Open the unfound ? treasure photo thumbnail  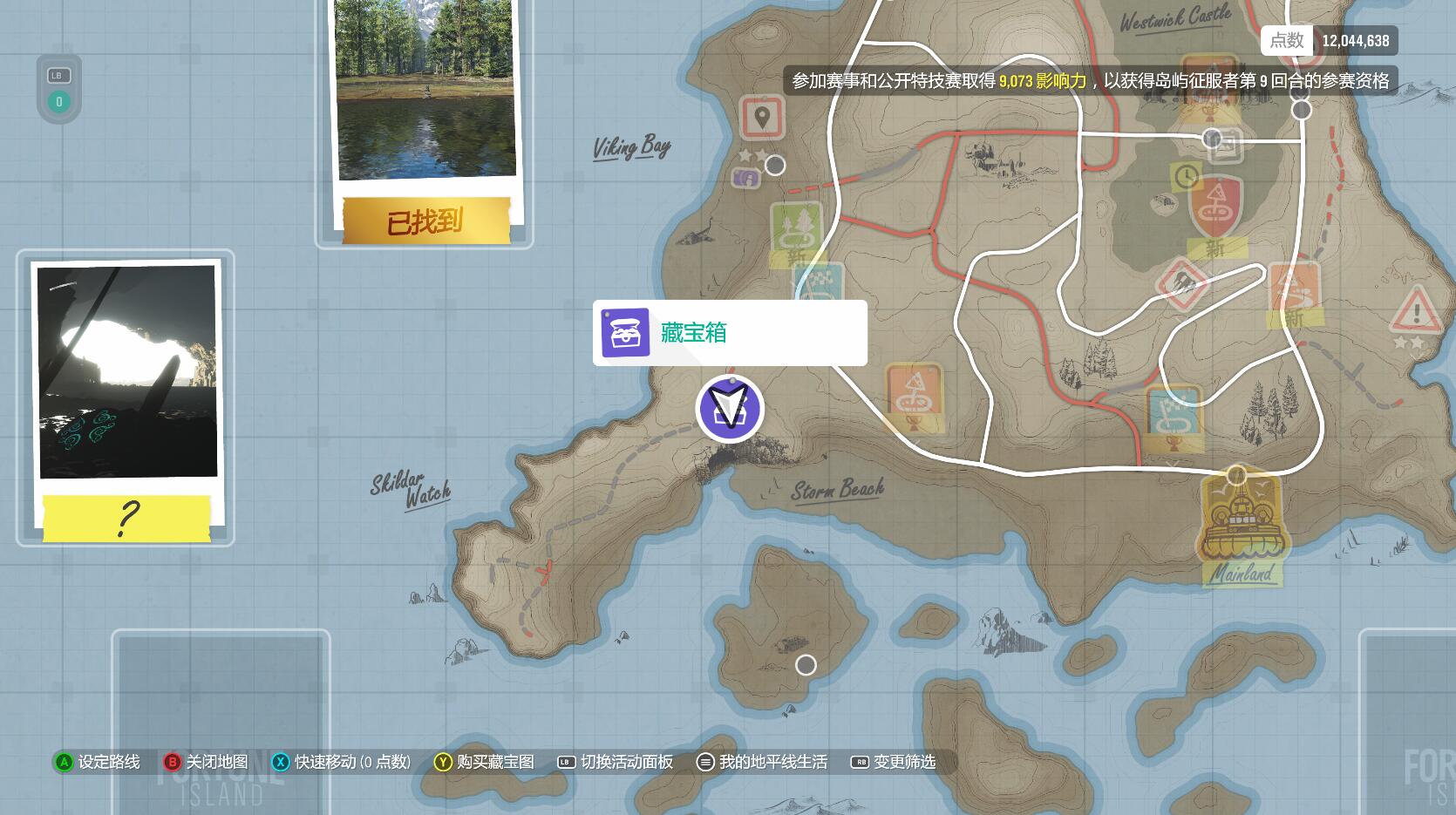(x=126, y=392)
